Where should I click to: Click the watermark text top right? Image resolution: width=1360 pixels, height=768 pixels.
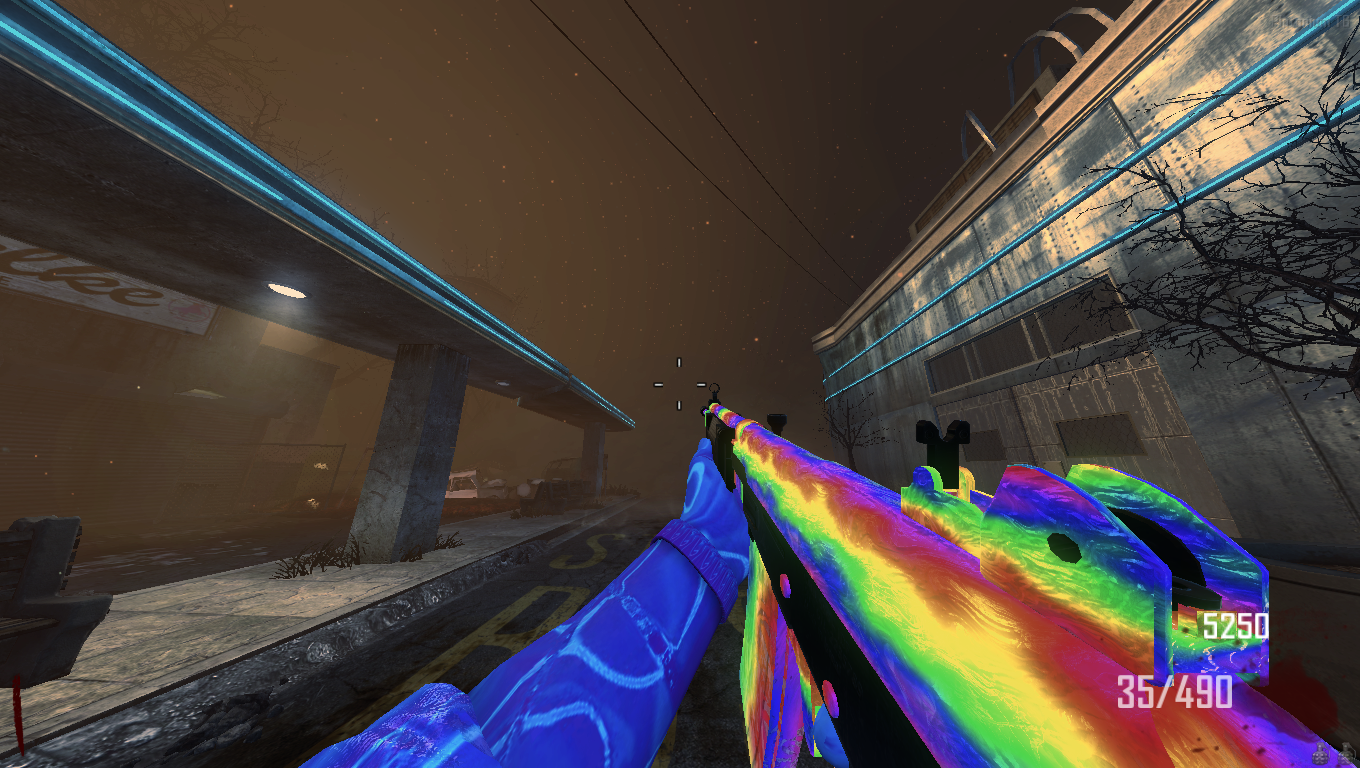[1310, 18]
